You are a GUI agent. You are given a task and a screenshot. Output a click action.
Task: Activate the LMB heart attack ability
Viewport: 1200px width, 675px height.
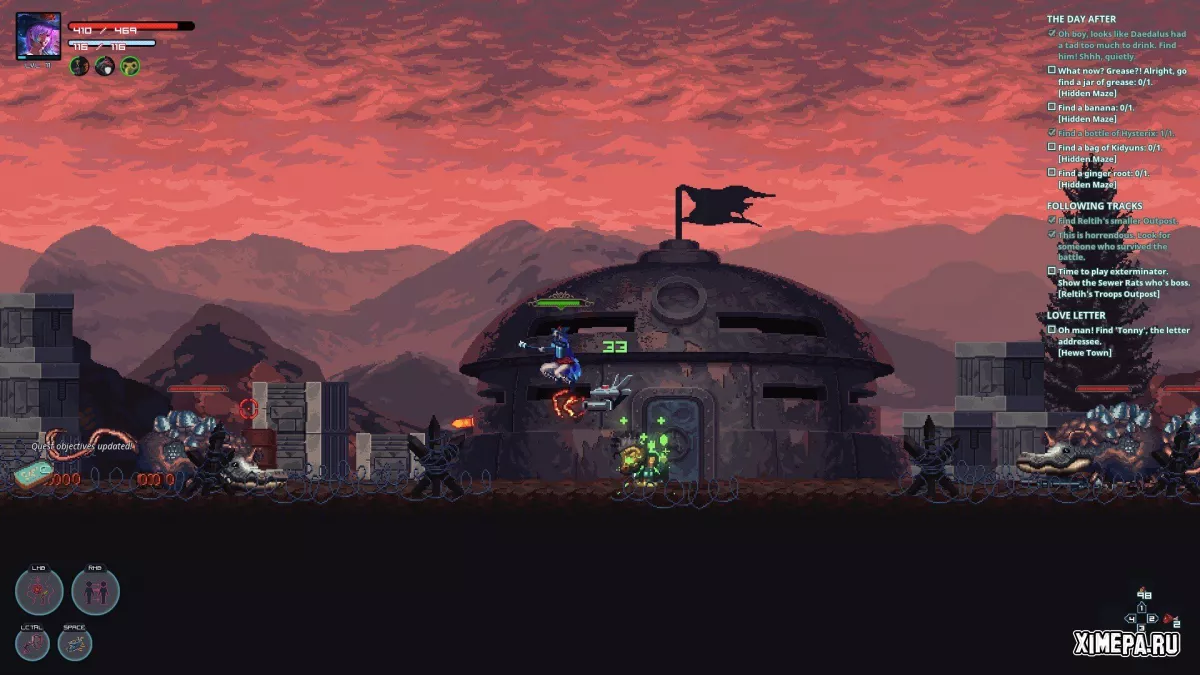[39, 591]
